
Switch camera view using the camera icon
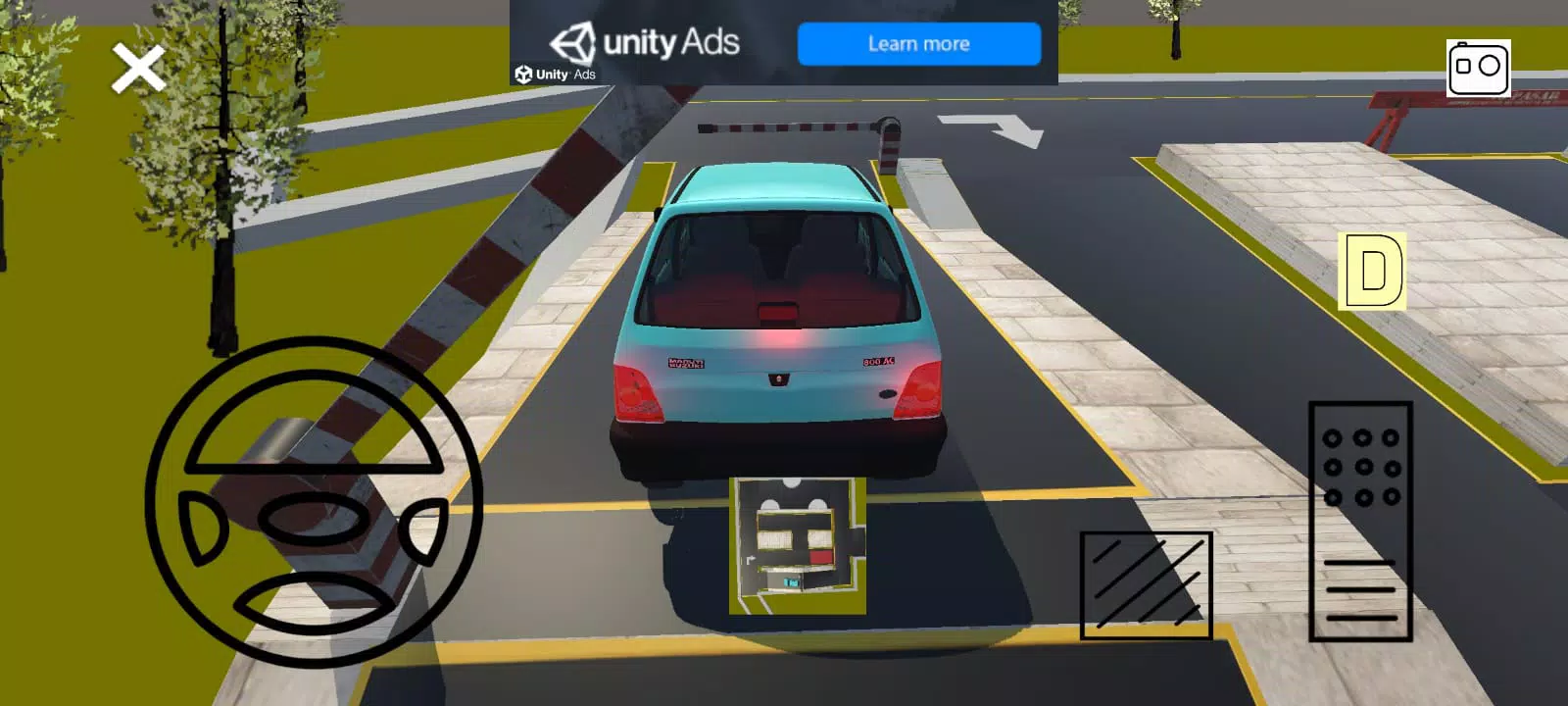point(1480,69)
